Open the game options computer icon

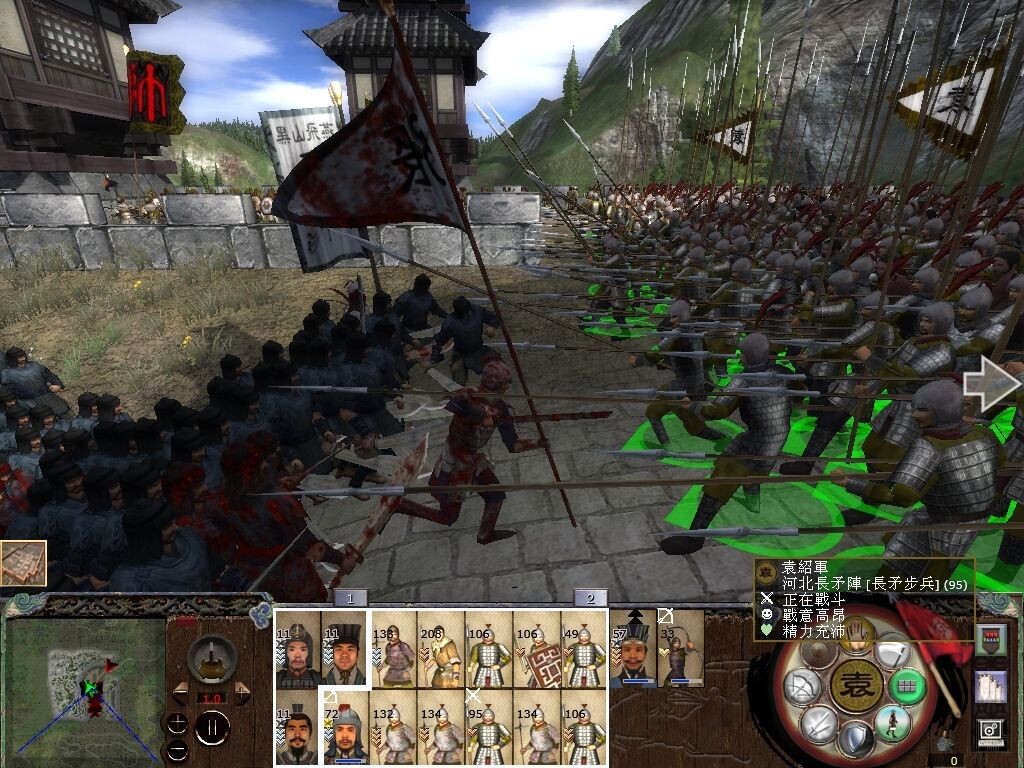(991, 731)
